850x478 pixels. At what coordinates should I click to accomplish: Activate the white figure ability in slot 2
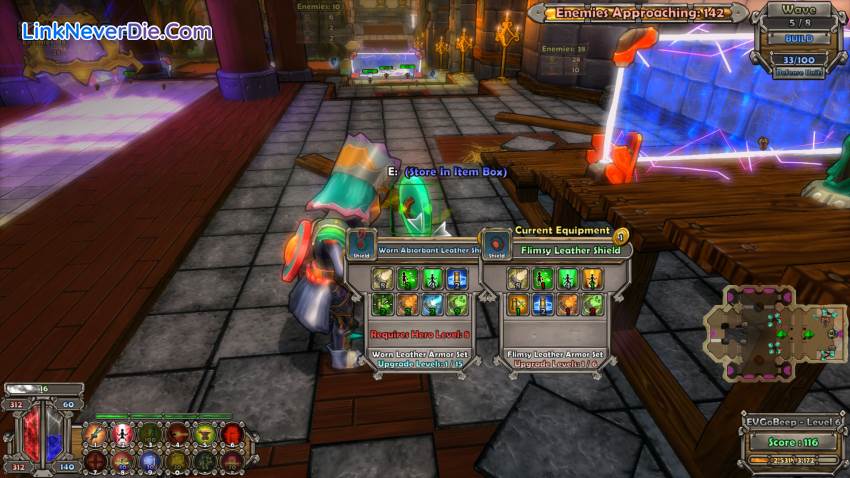pos(122,434)
